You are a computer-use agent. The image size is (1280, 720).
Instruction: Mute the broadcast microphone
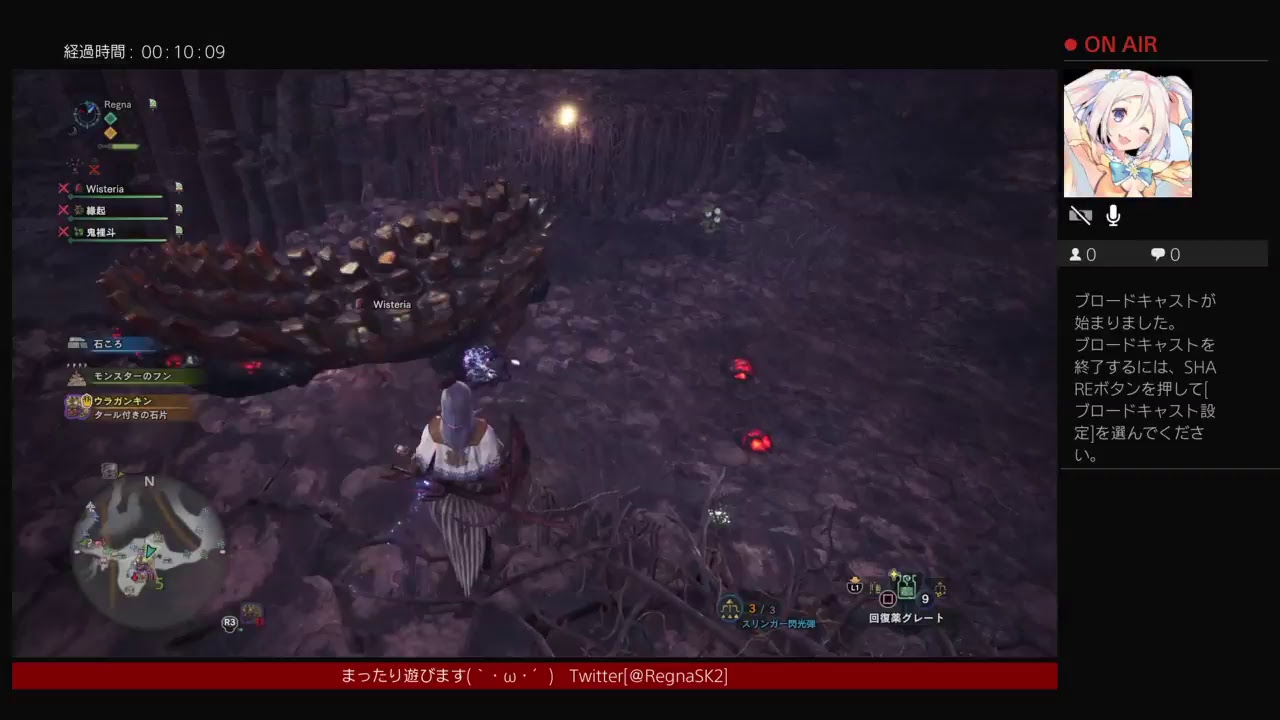tap(1112, 214)
